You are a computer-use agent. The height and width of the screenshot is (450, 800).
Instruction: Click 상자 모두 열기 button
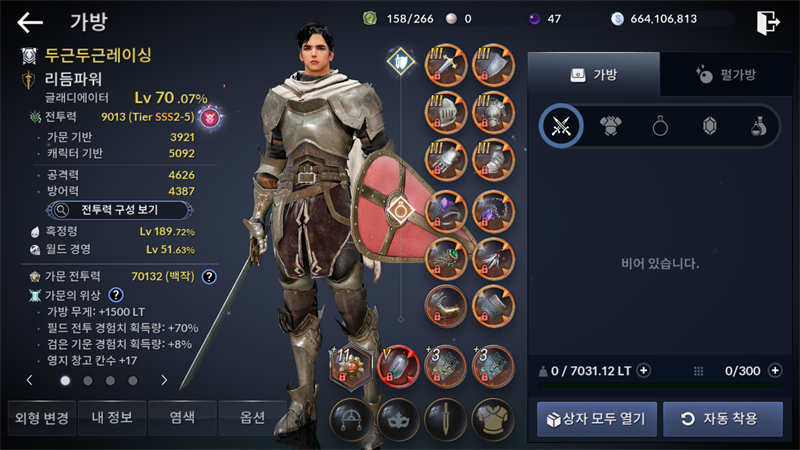597,418
